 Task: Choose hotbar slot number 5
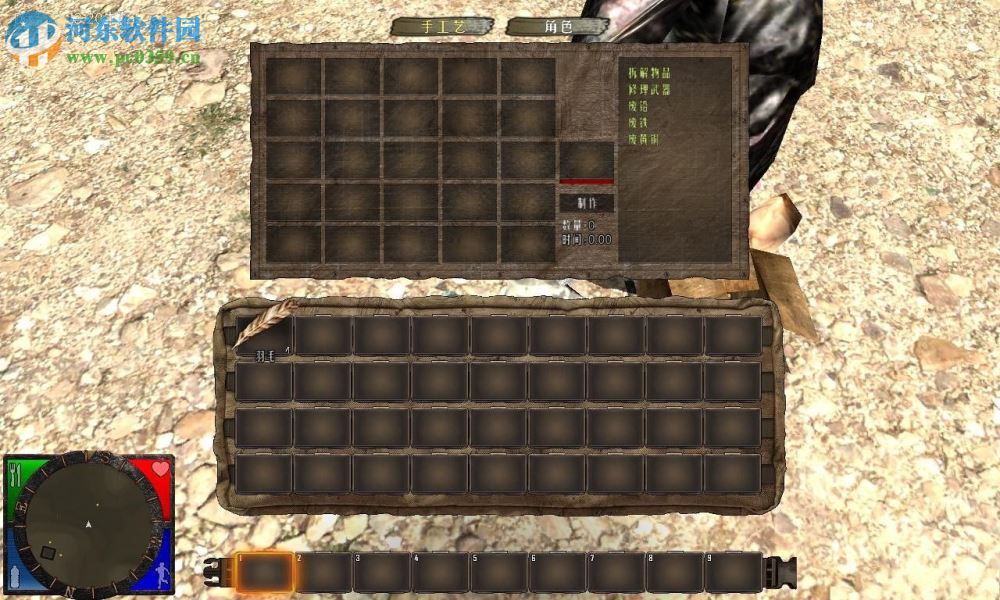pos(500,572)
